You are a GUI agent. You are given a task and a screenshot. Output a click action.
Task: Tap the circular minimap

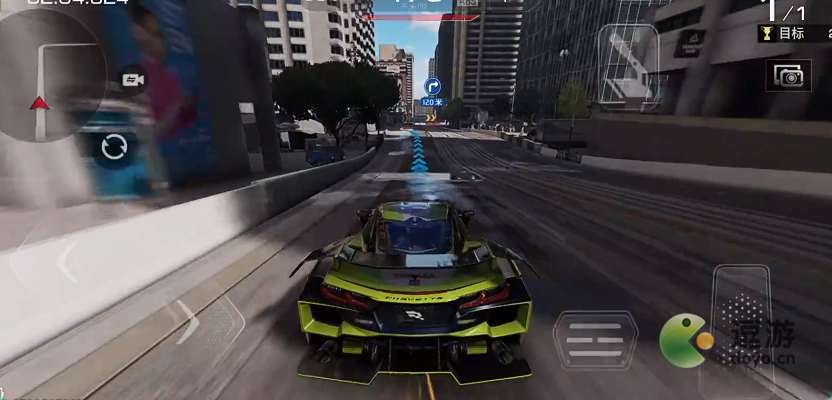(x=45, y=75)
